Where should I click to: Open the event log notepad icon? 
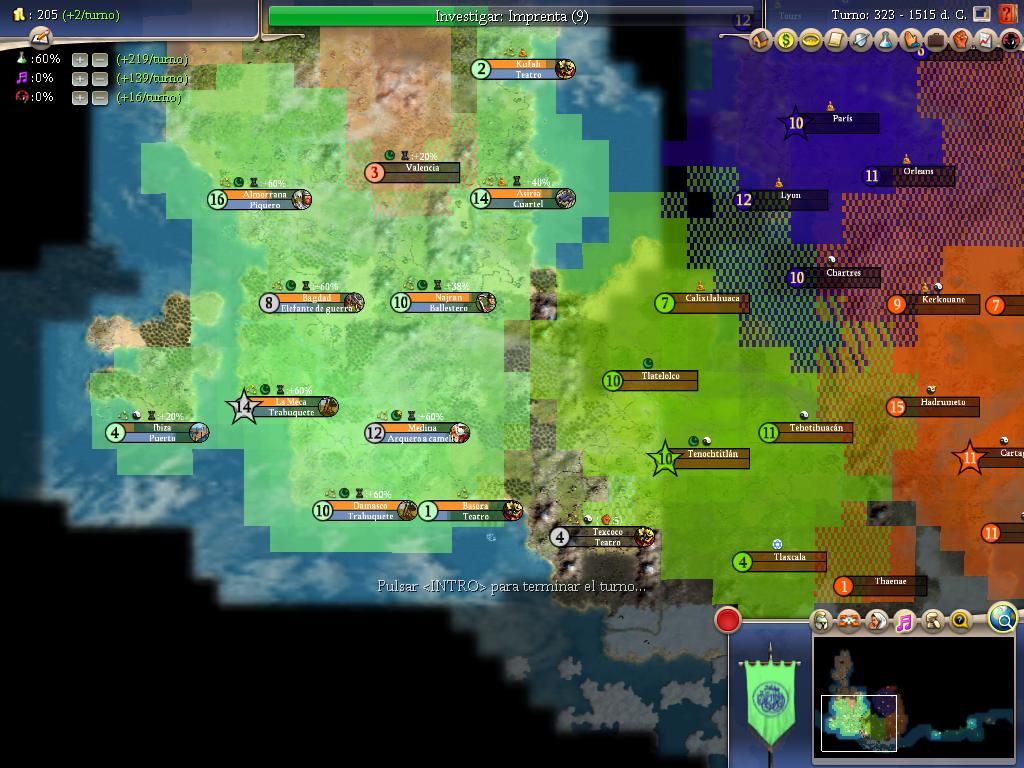click(x=40, y=38)
